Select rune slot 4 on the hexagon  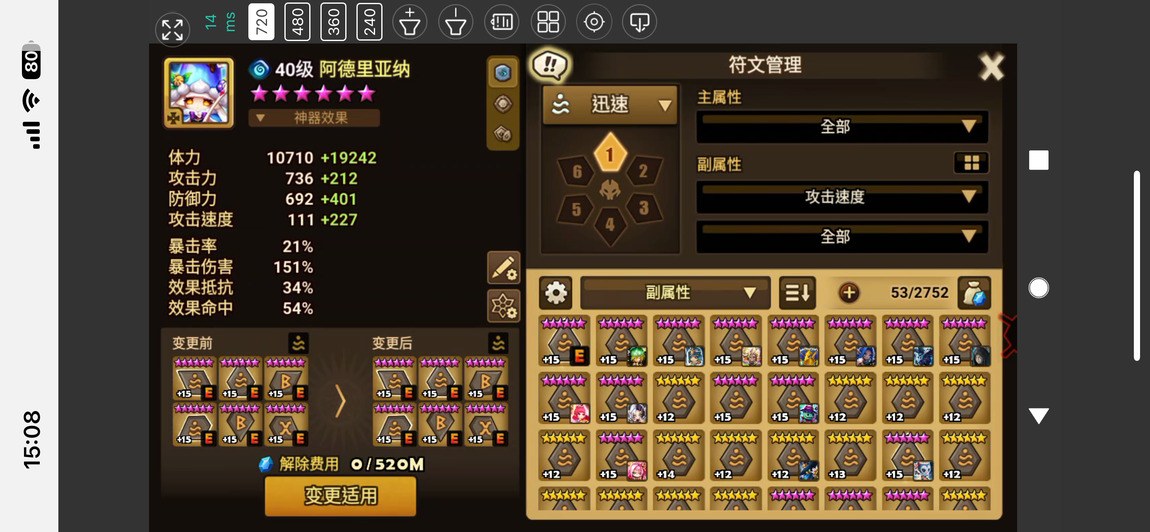point(610,225)
